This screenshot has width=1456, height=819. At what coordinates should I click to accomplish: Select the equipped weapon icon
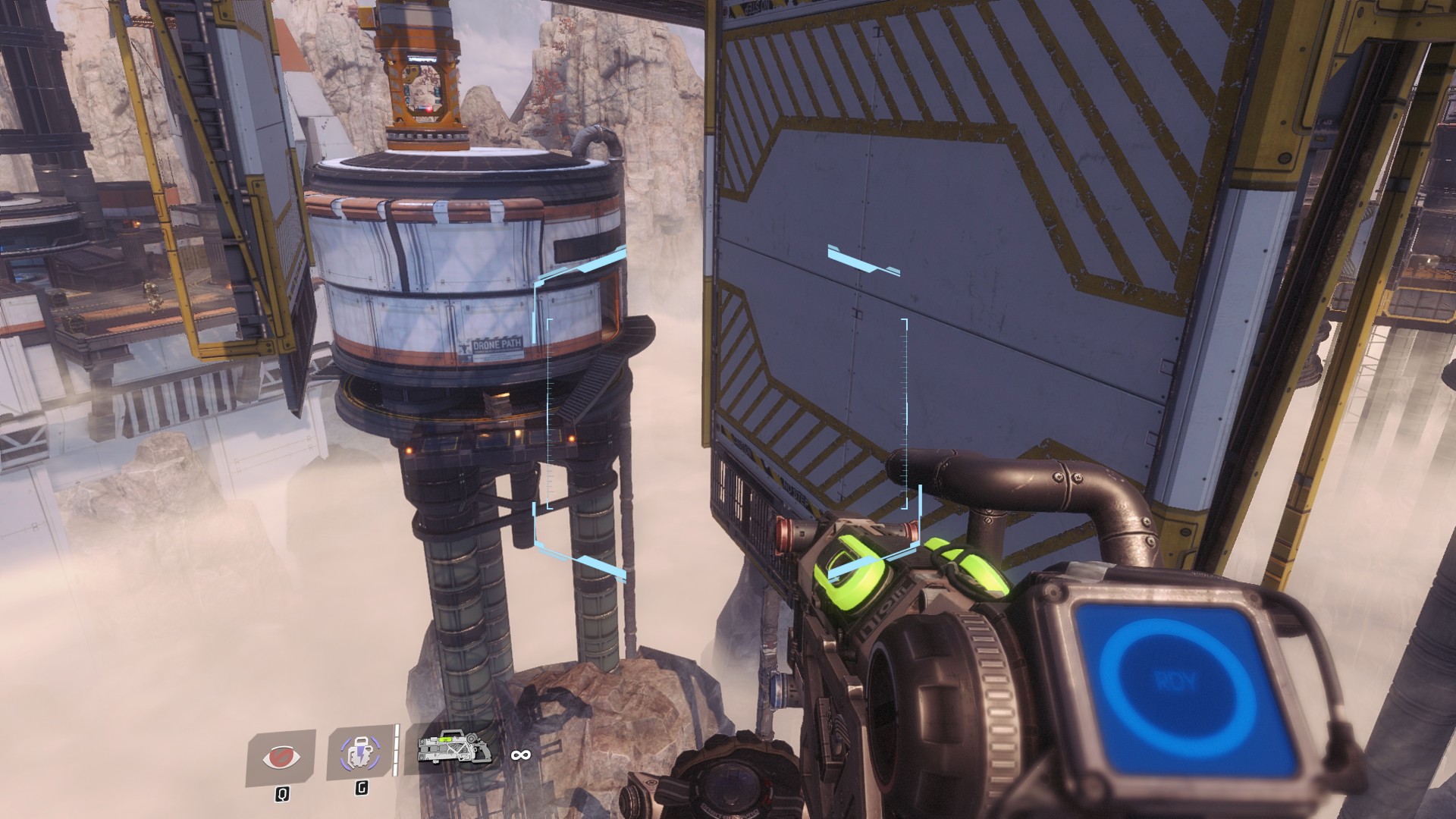click(x=454, y=753)
